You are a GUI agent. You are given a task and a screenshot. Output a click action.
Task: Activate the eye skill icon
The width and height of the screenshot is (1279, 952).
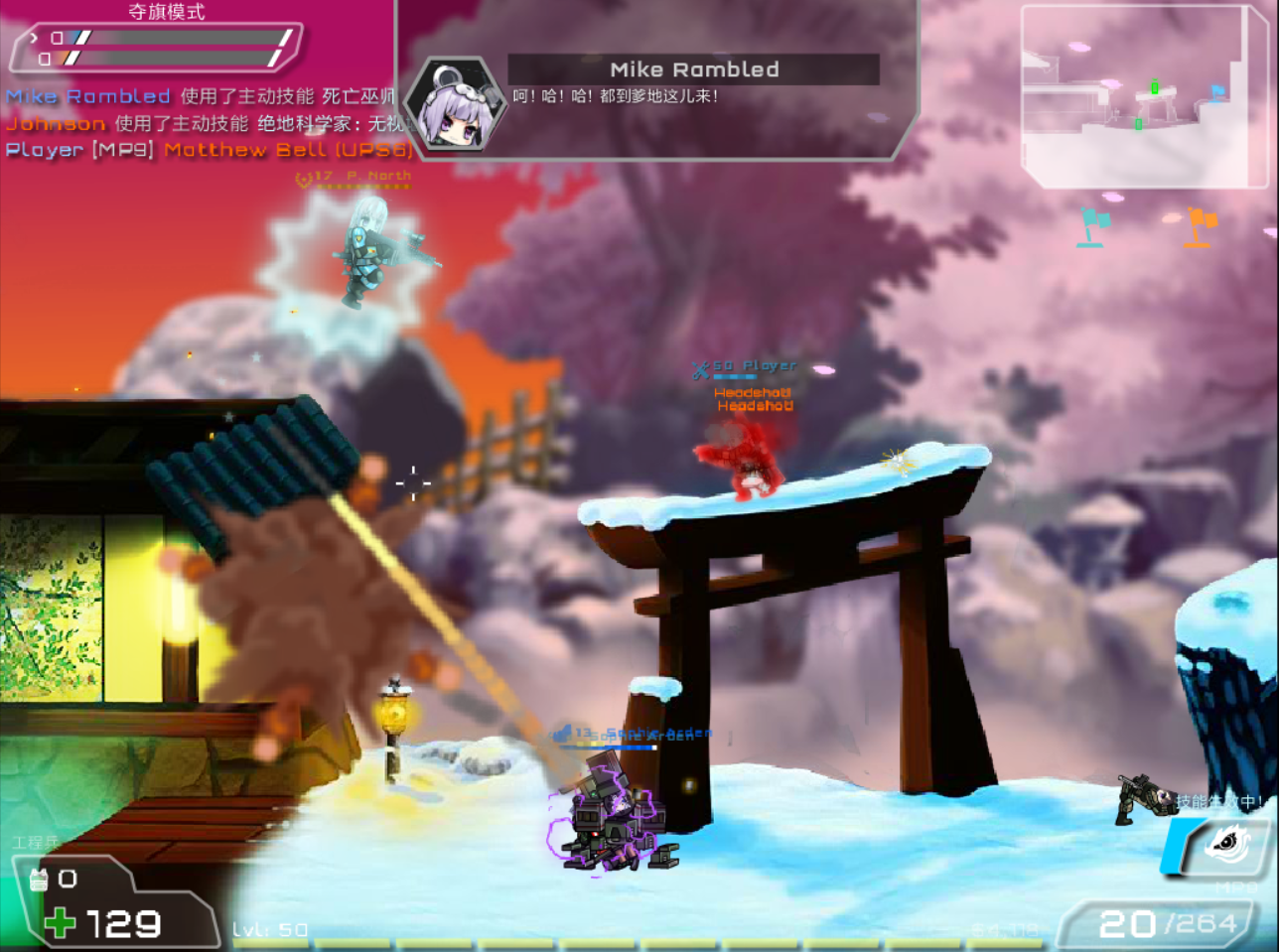[x=1228, y=845]
